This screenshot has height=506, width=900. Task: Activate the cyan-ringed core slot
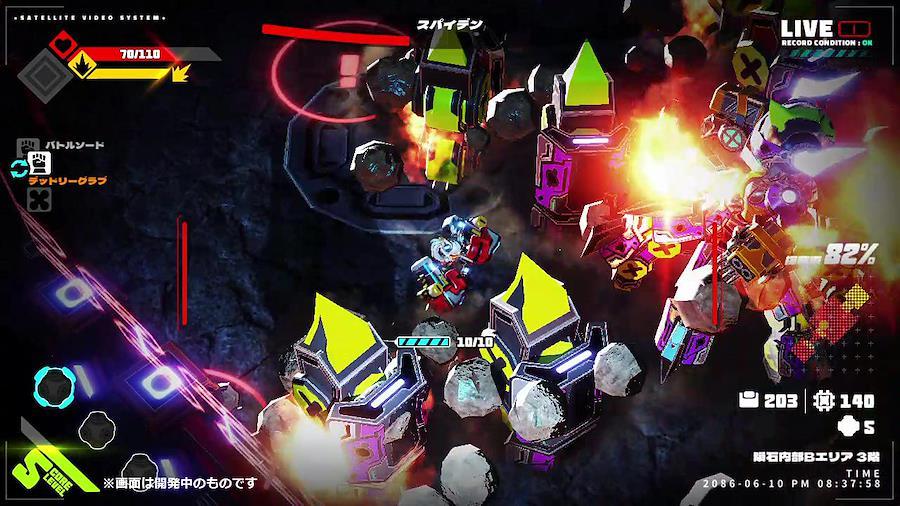51,384
